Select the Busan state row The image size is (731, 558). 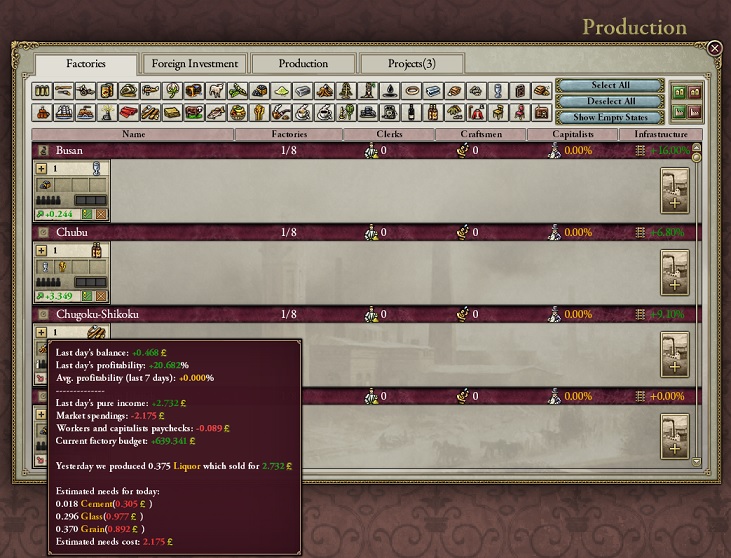[70, 151]
